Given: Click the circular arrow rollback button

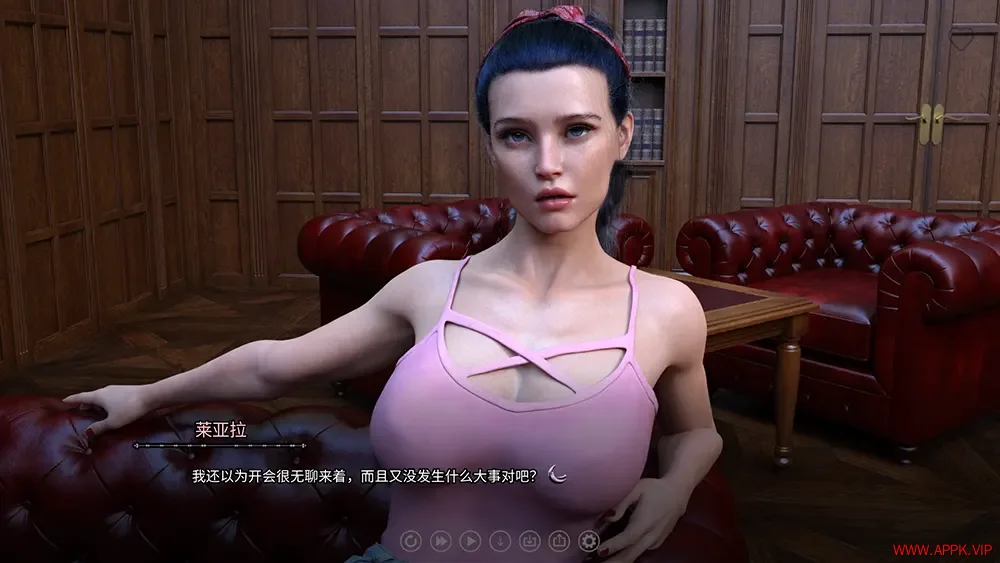Looking at the screenshot, I should point(411,541).
